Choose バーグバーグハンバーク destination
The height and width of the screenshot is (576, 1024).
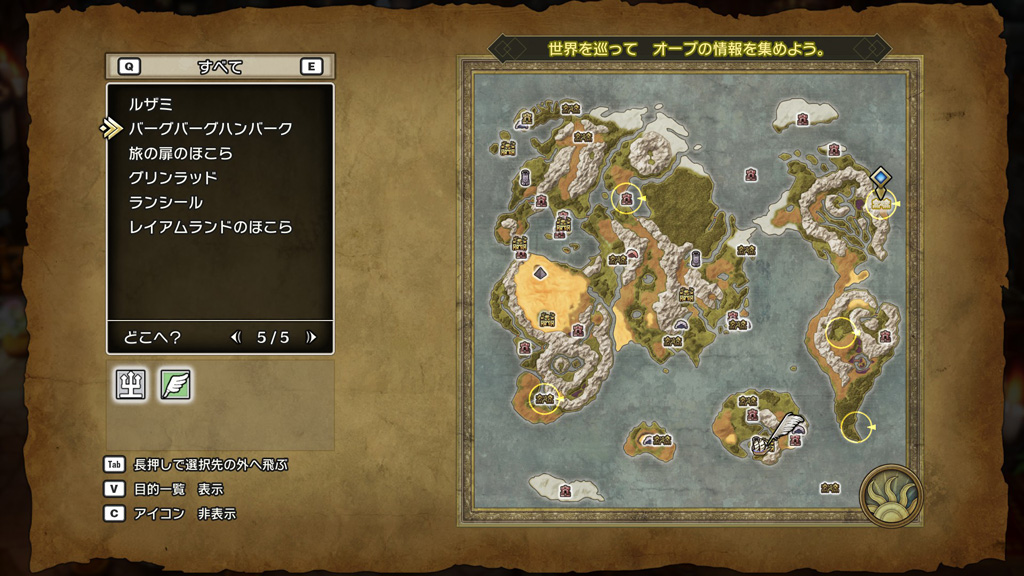(x=210, y=128)
